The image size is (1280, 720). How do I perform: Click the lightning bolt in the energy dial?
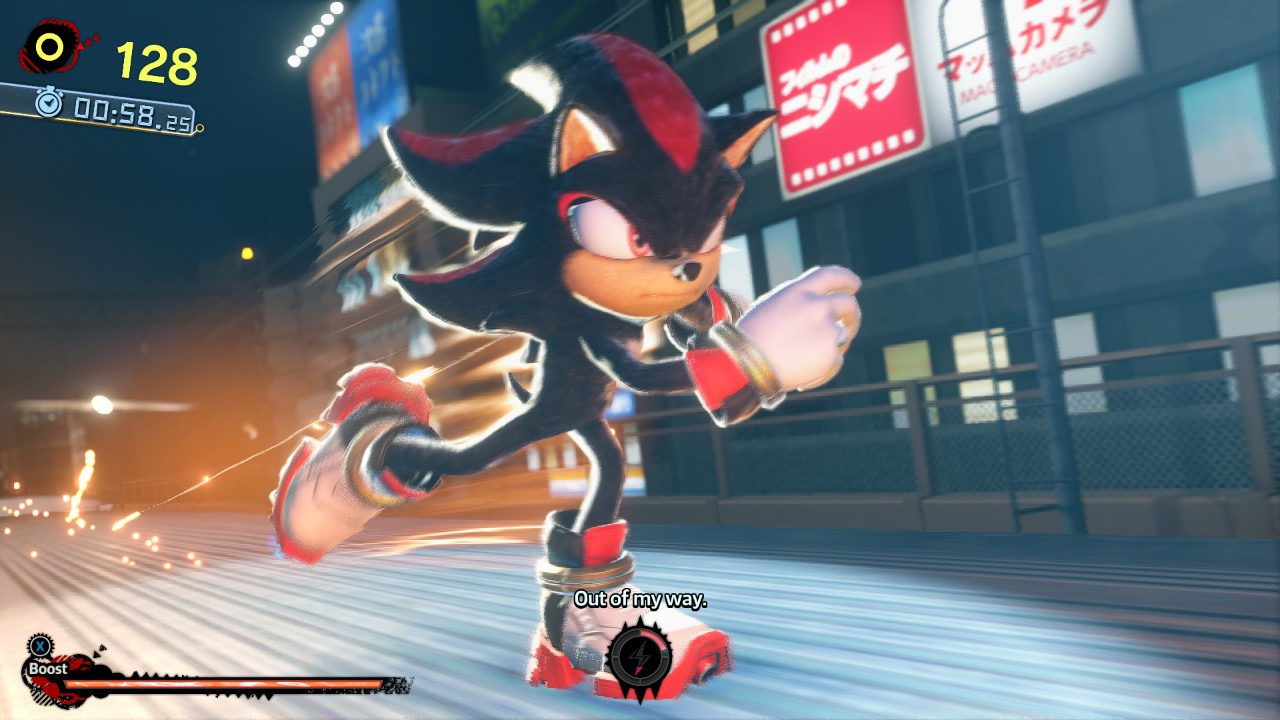coord(640,653)
